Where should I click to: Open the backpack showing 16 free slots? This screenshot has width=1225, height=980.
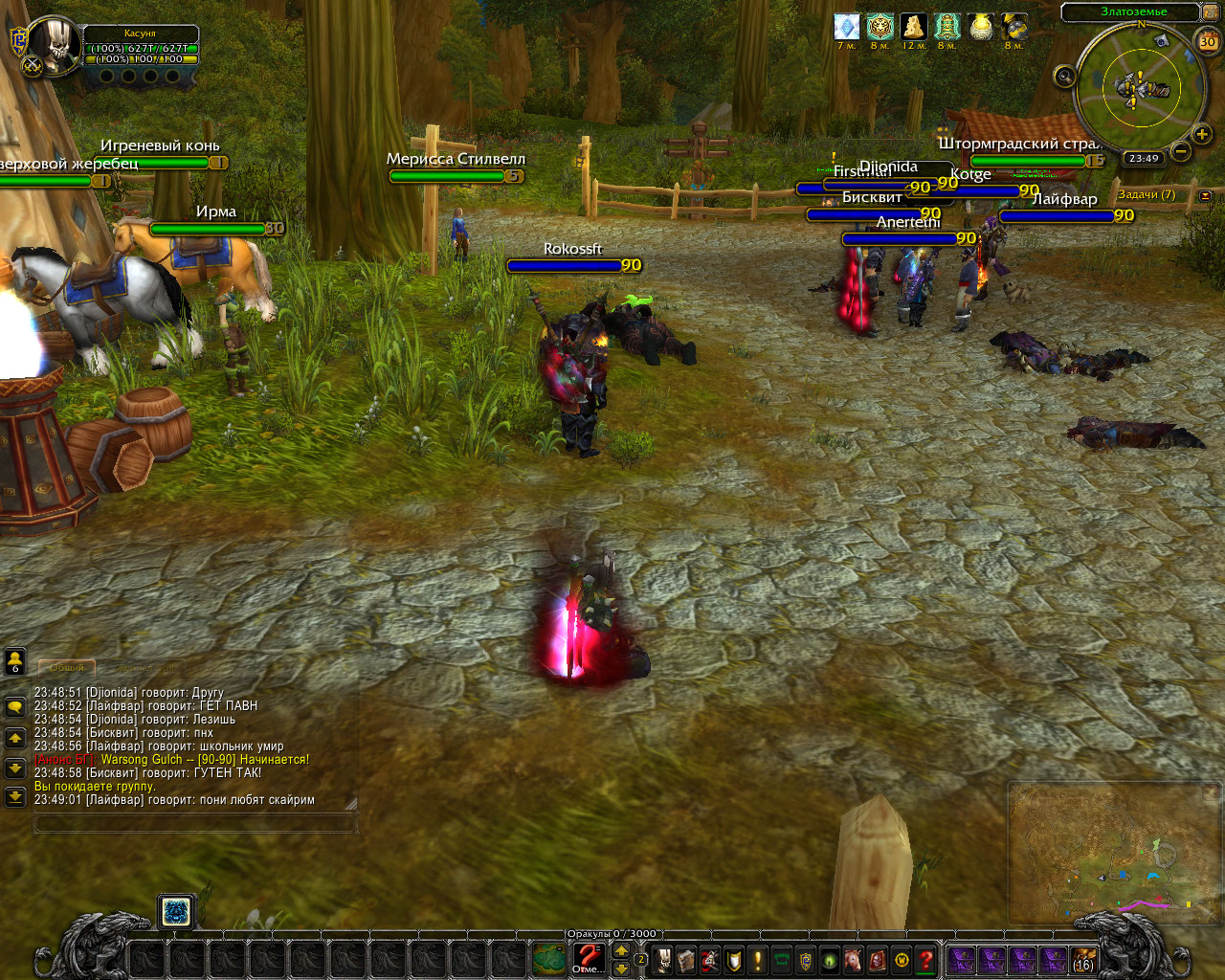pos(1083,960)
